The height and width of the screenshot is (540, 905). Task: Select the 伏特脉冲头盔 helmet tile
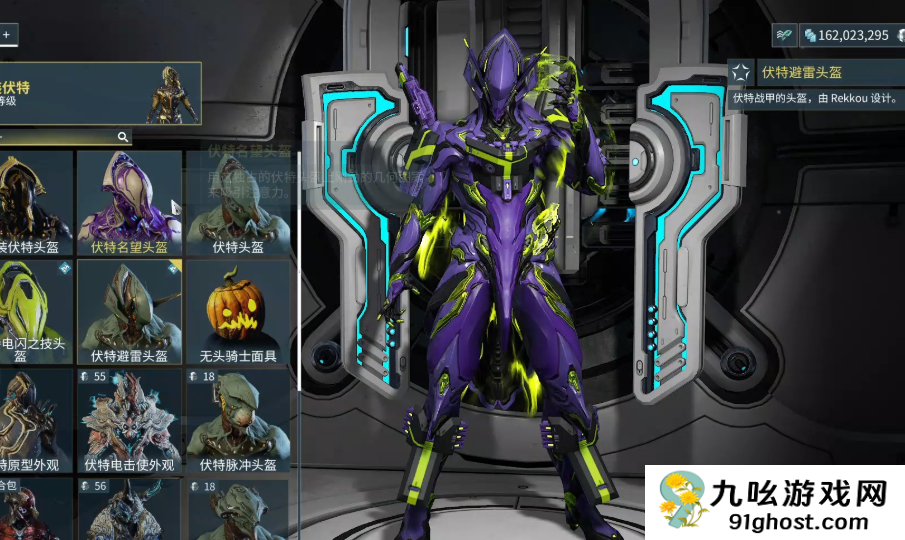[x=238, y=421]
